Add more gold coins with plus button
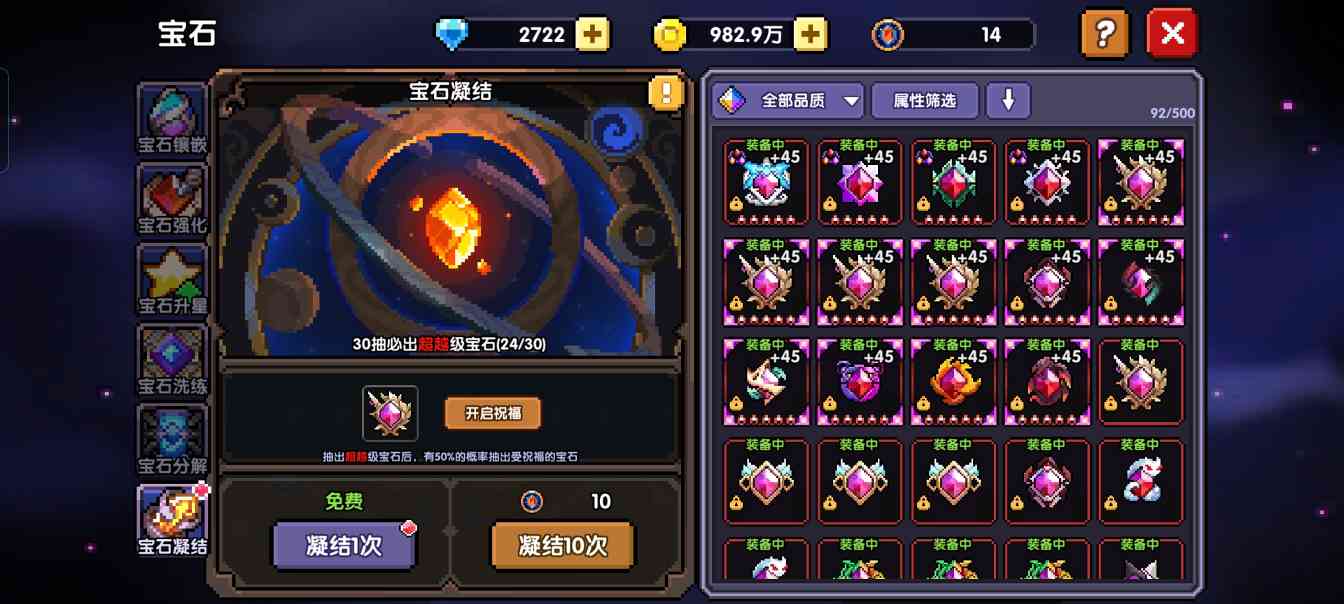 (810, 34)
